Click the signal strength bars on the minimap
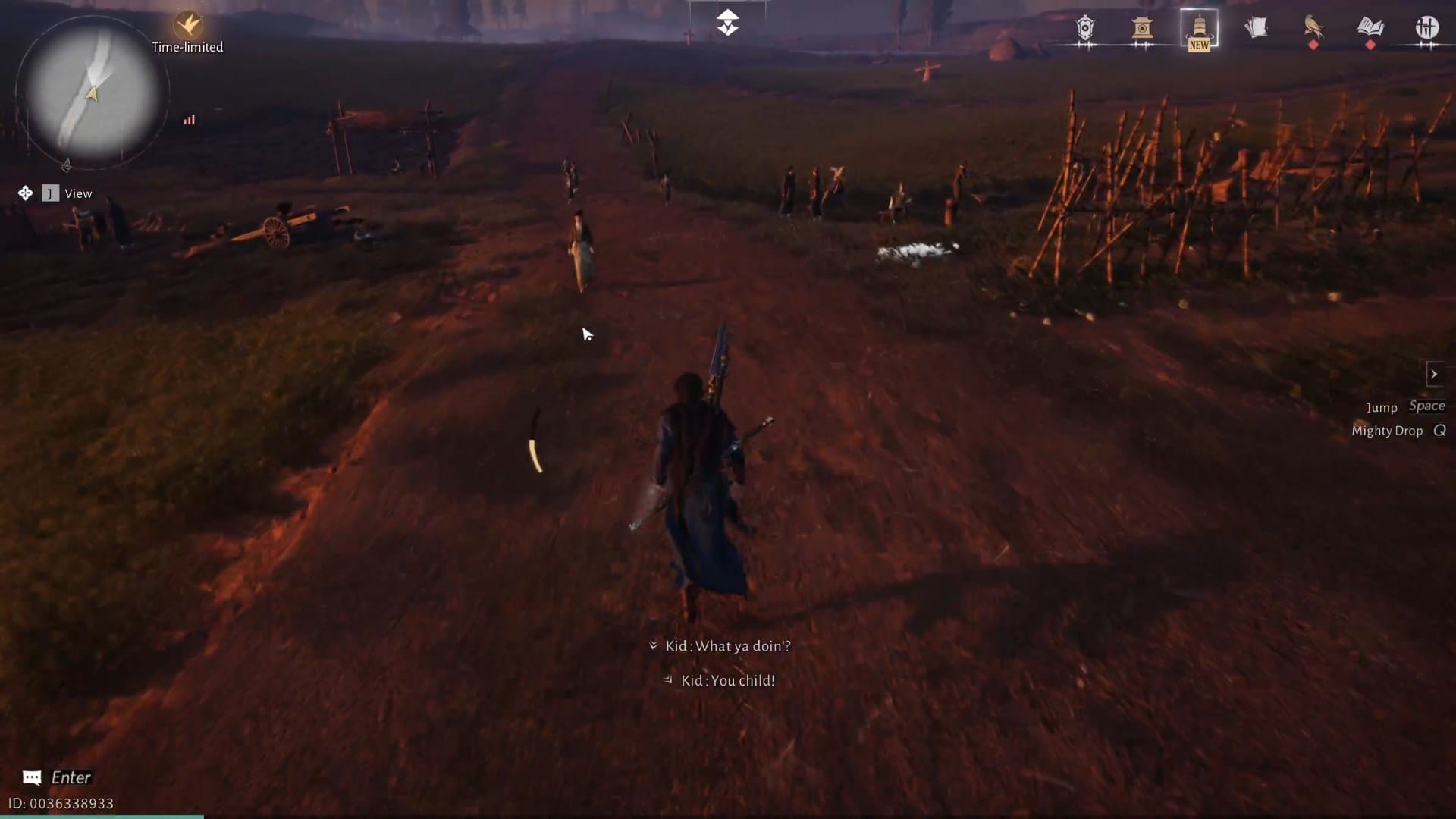This screenshot has height=819, width=1456. pos(190,120)
